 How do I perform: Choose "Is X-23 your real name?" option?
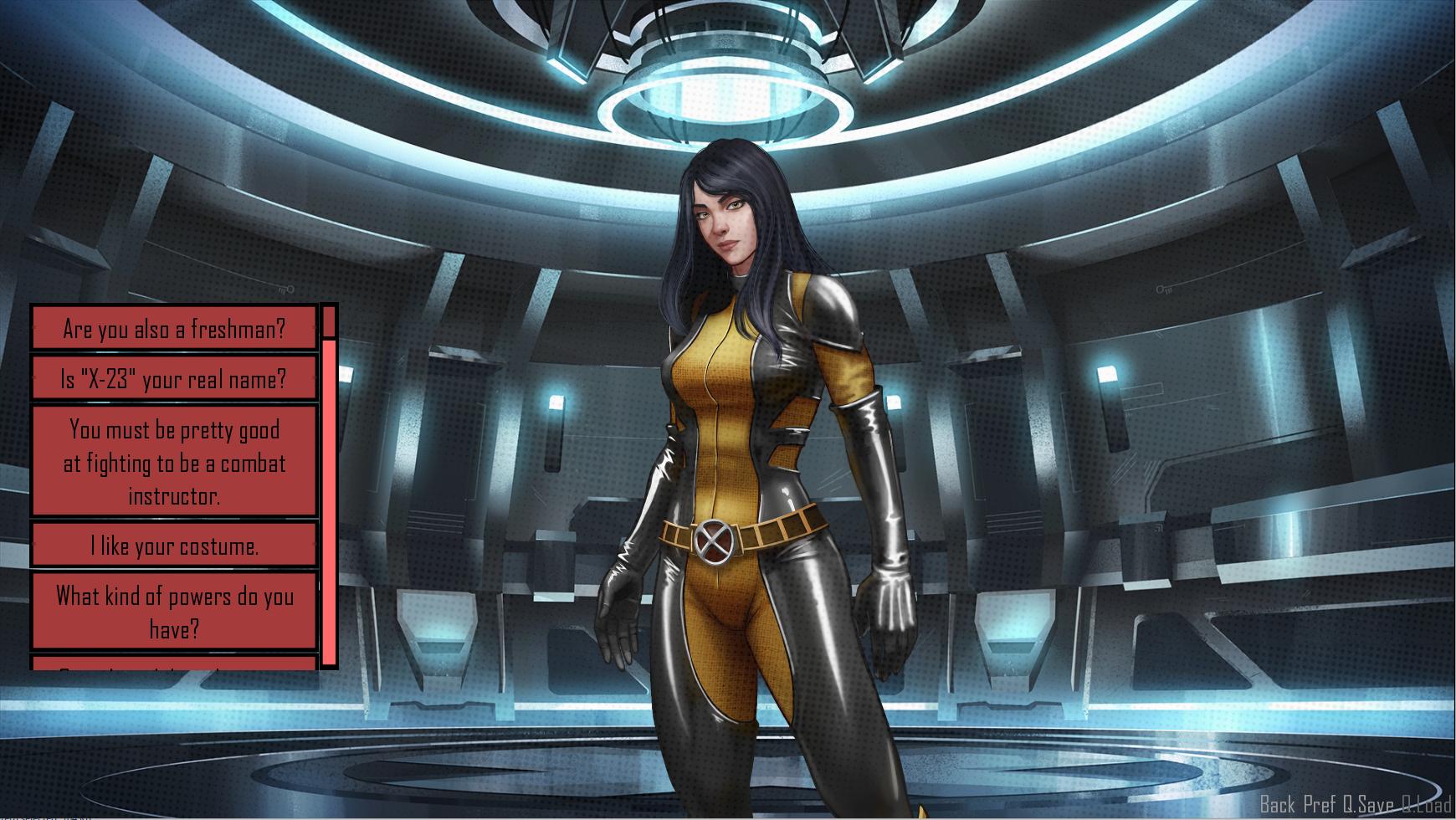coord(174,378)
